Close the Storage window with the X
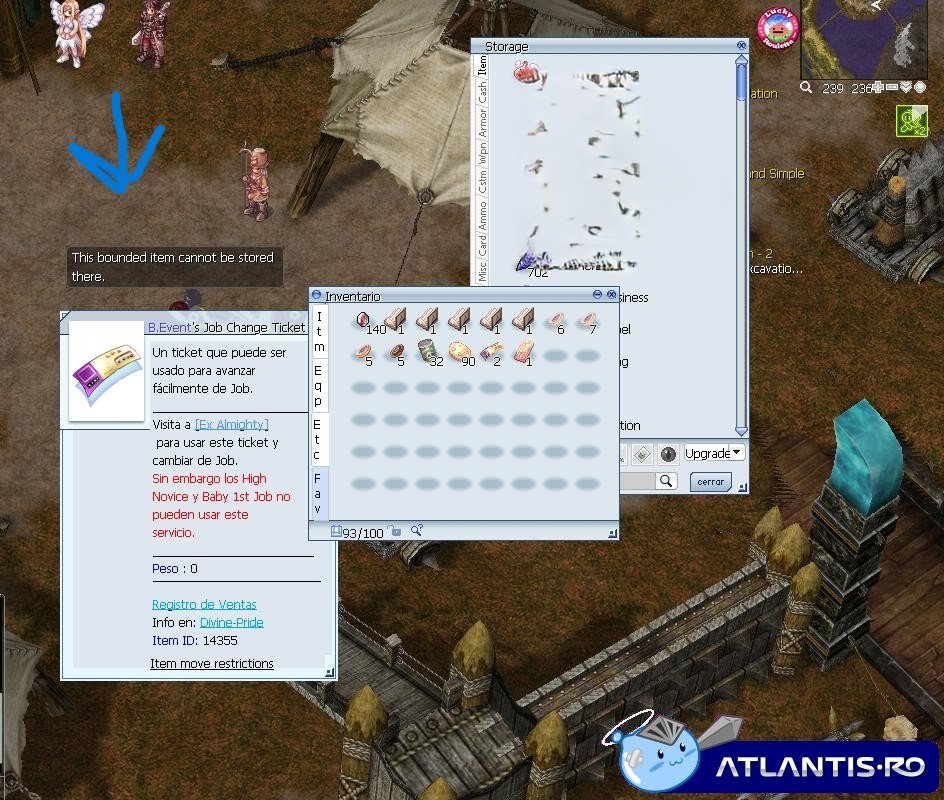This screenshot has height=800, width=944. 741,46
